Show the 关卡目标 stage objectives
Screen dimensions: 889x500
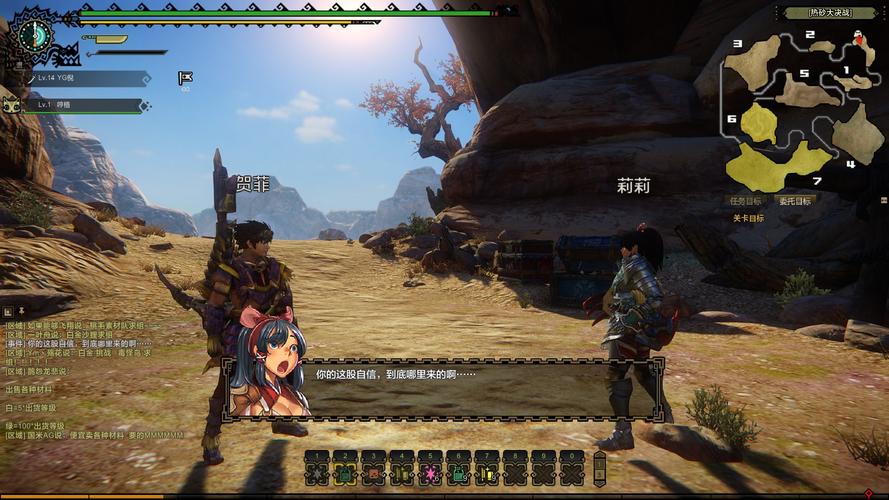click(748, 218)
